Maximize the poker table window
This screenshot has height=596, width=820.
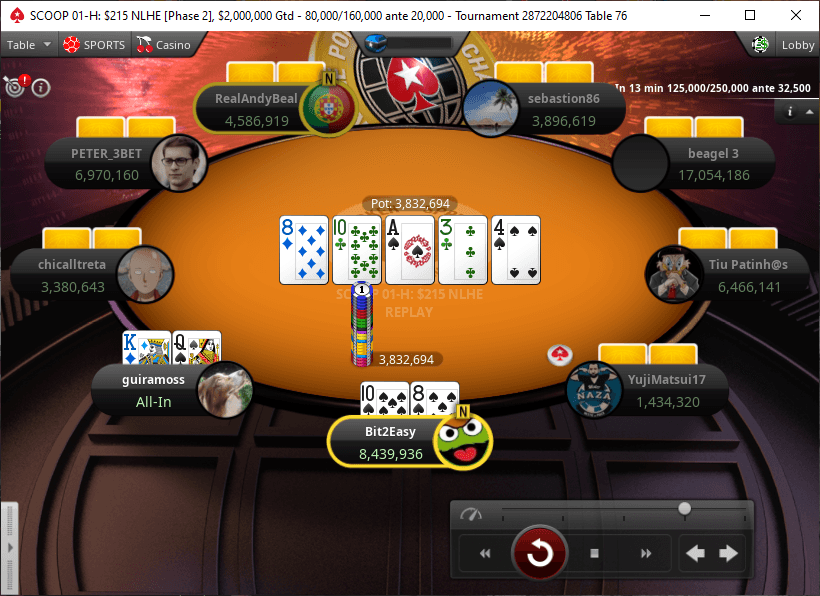(x=750, y=15)
